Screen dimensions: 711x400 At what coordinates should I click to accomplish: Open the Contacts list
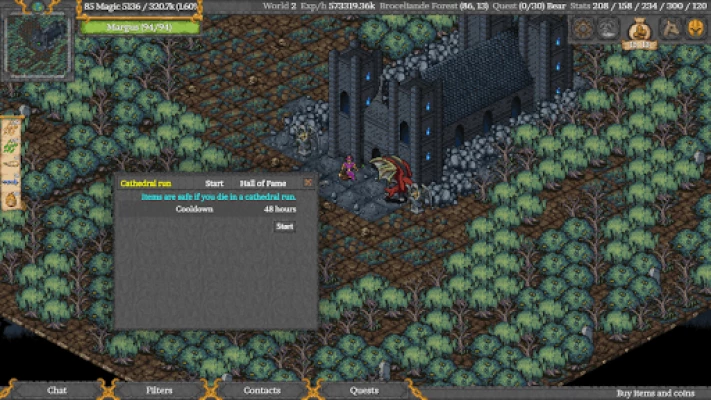(x=262, y=390)
